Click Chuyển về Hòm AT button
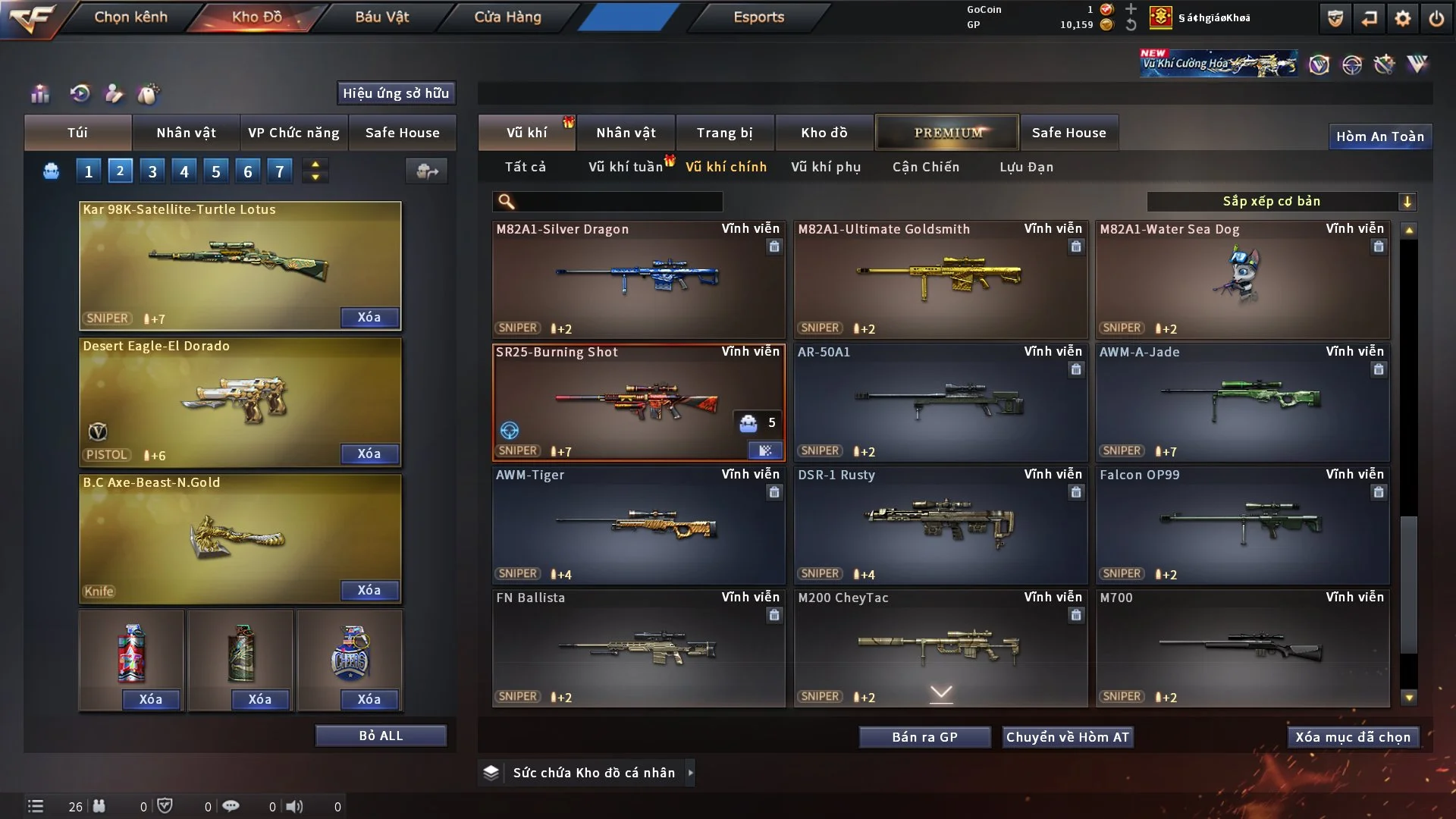1456x819 pixels. (1067, 737)
